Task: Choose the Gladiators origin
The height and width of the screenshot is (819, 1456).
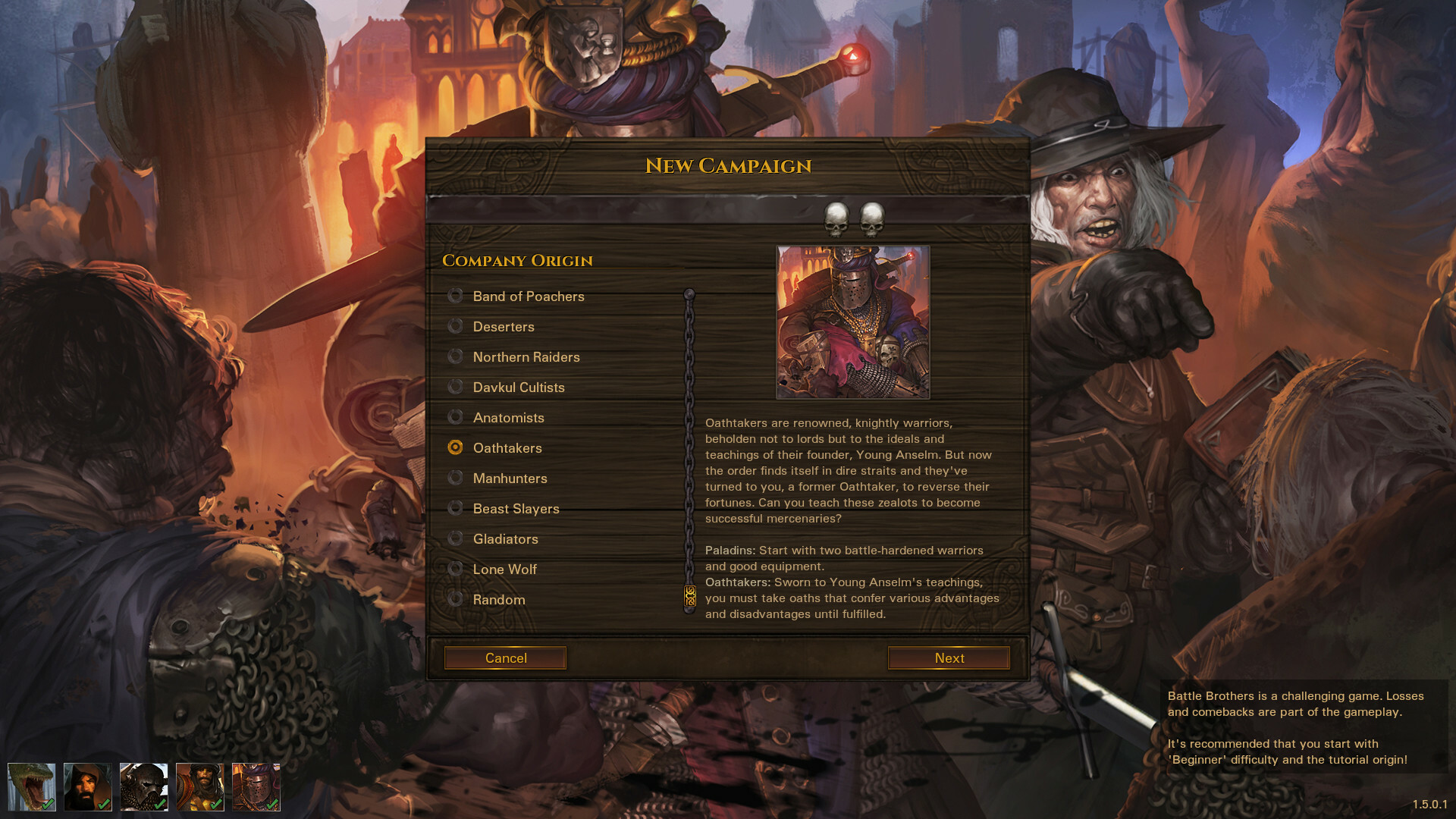Action: 456,538
